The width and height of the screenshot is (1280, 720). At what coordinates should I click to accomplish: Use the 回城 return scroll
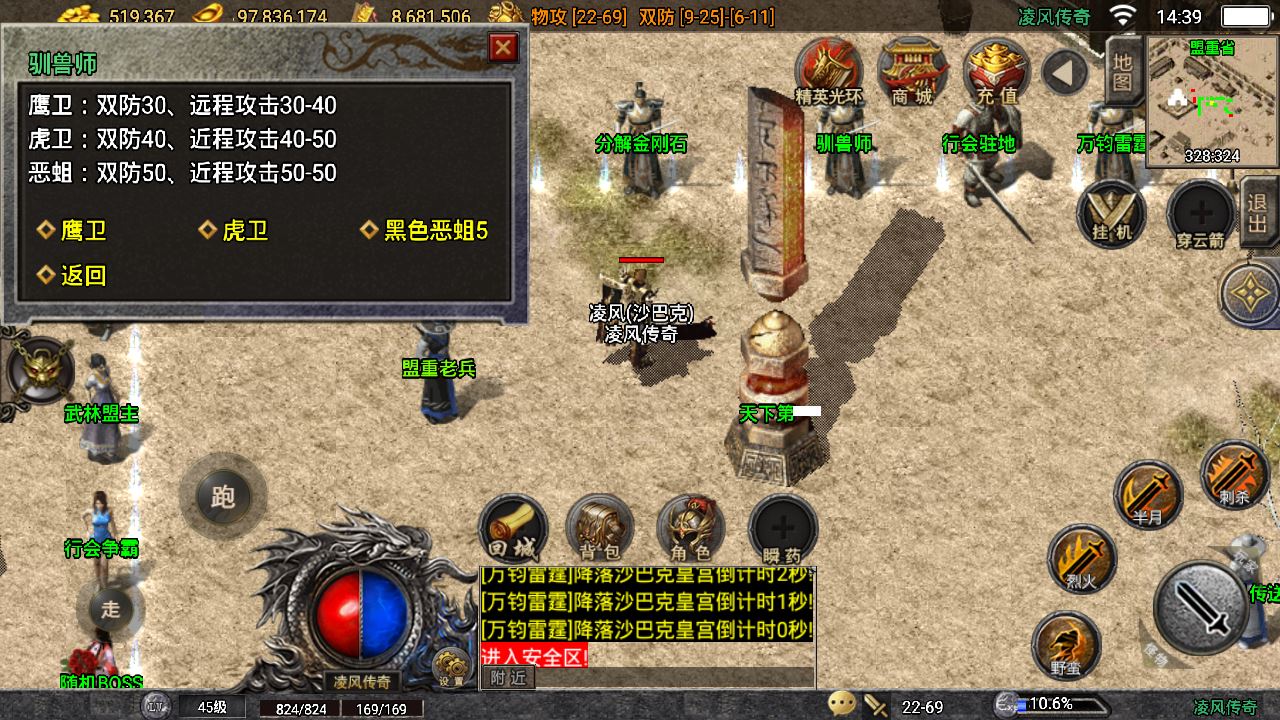point(513,527)
